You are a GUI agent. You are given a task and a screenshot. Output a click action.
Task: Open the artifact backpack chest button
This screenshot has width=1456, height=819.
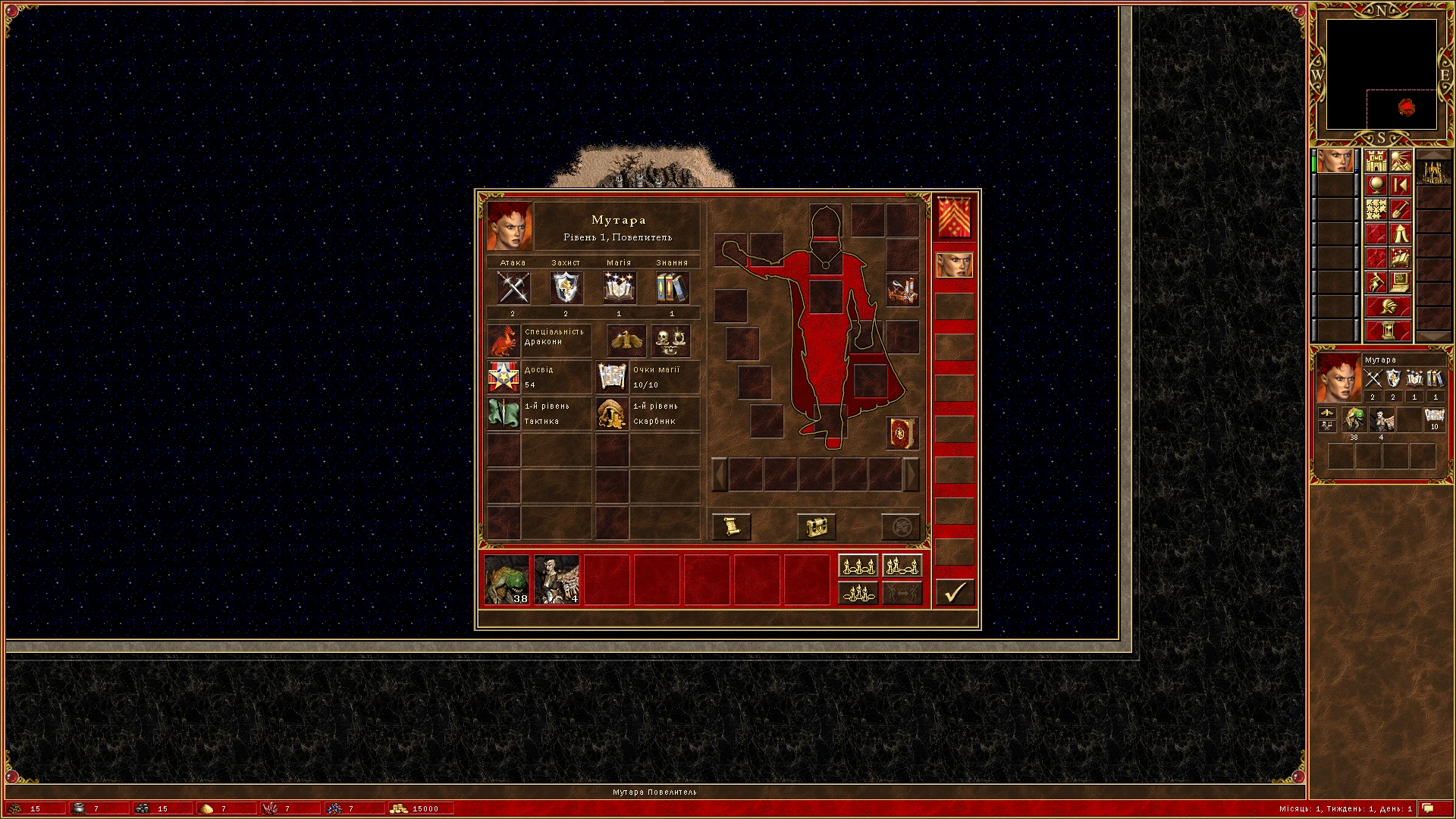coord(815,527)
